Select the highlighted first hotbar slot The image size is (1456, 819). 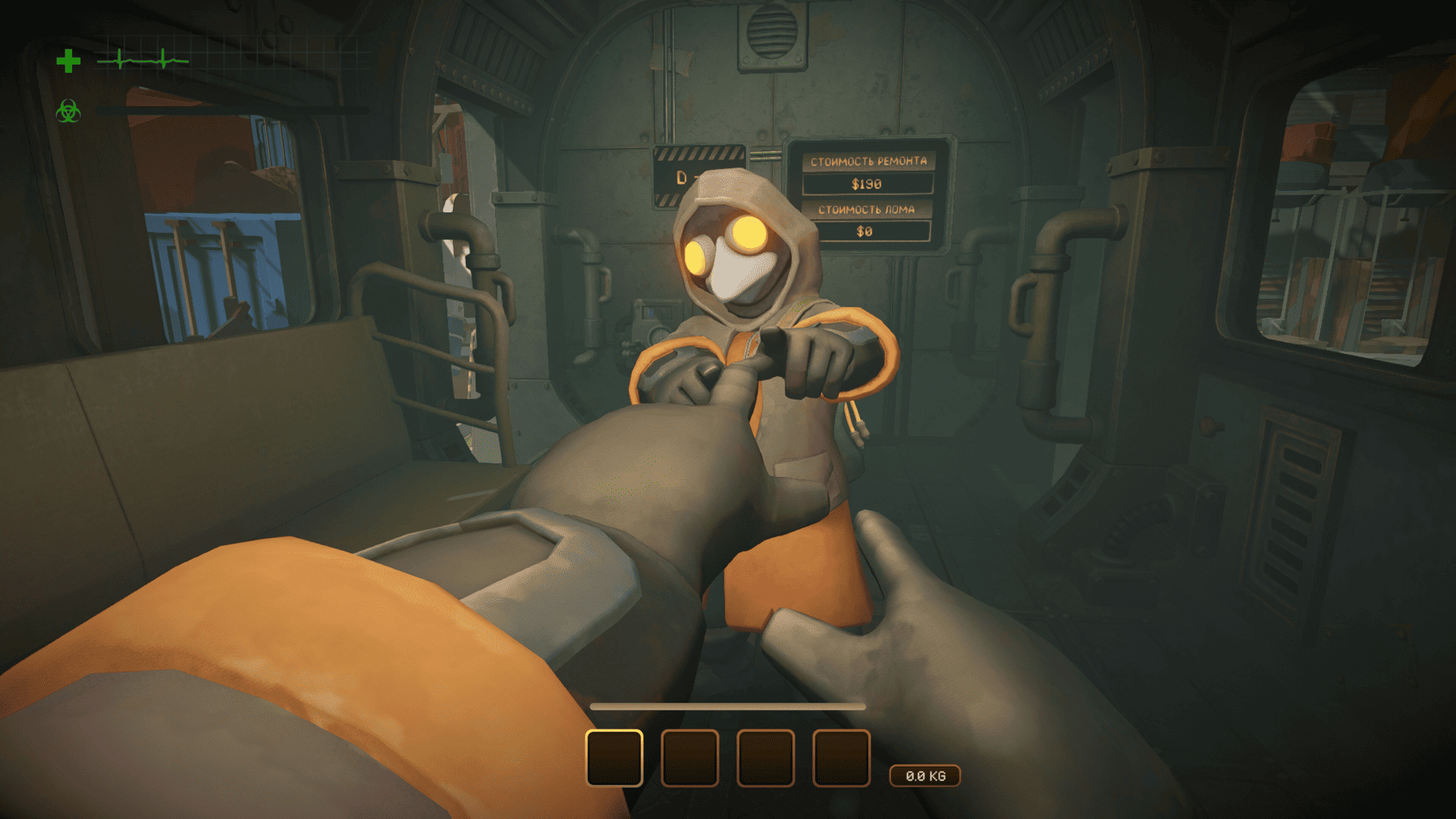tap(614, 758)
